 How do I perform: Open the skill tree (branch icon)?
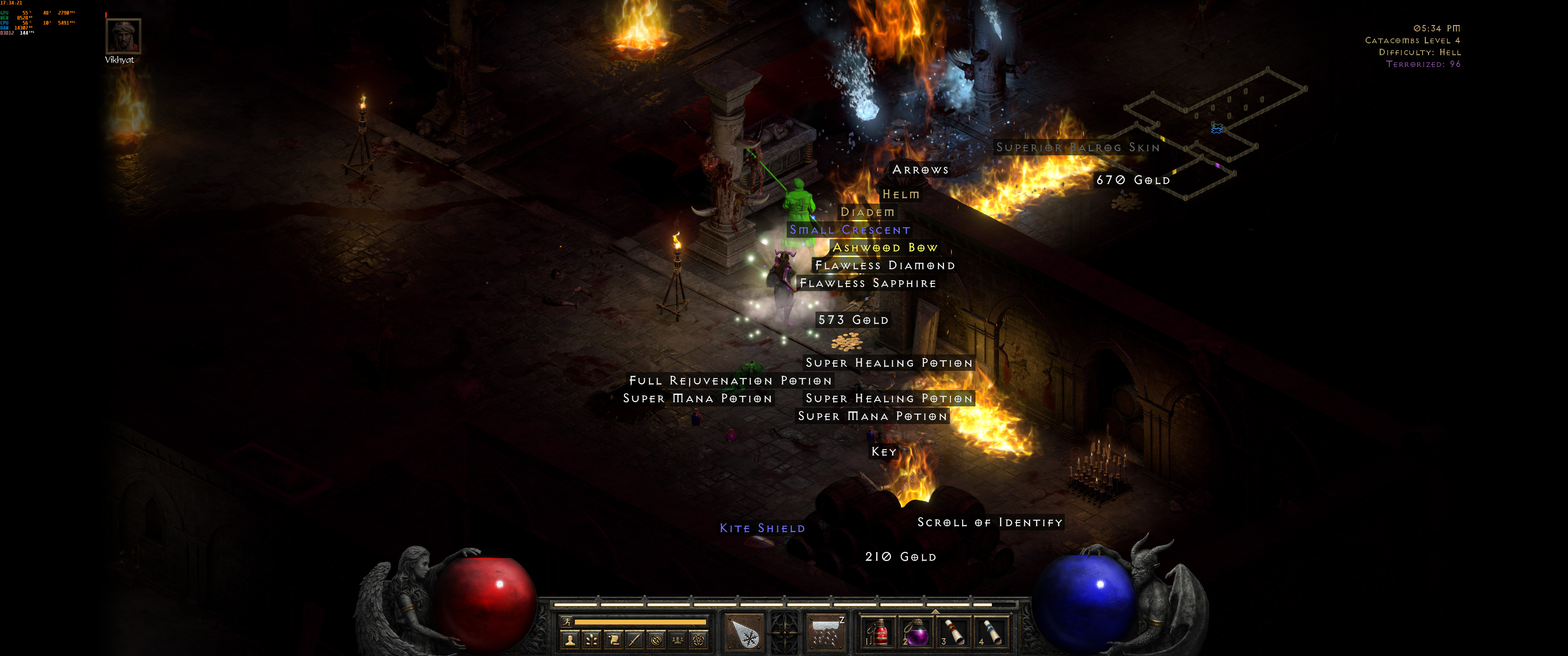(592, 640)
